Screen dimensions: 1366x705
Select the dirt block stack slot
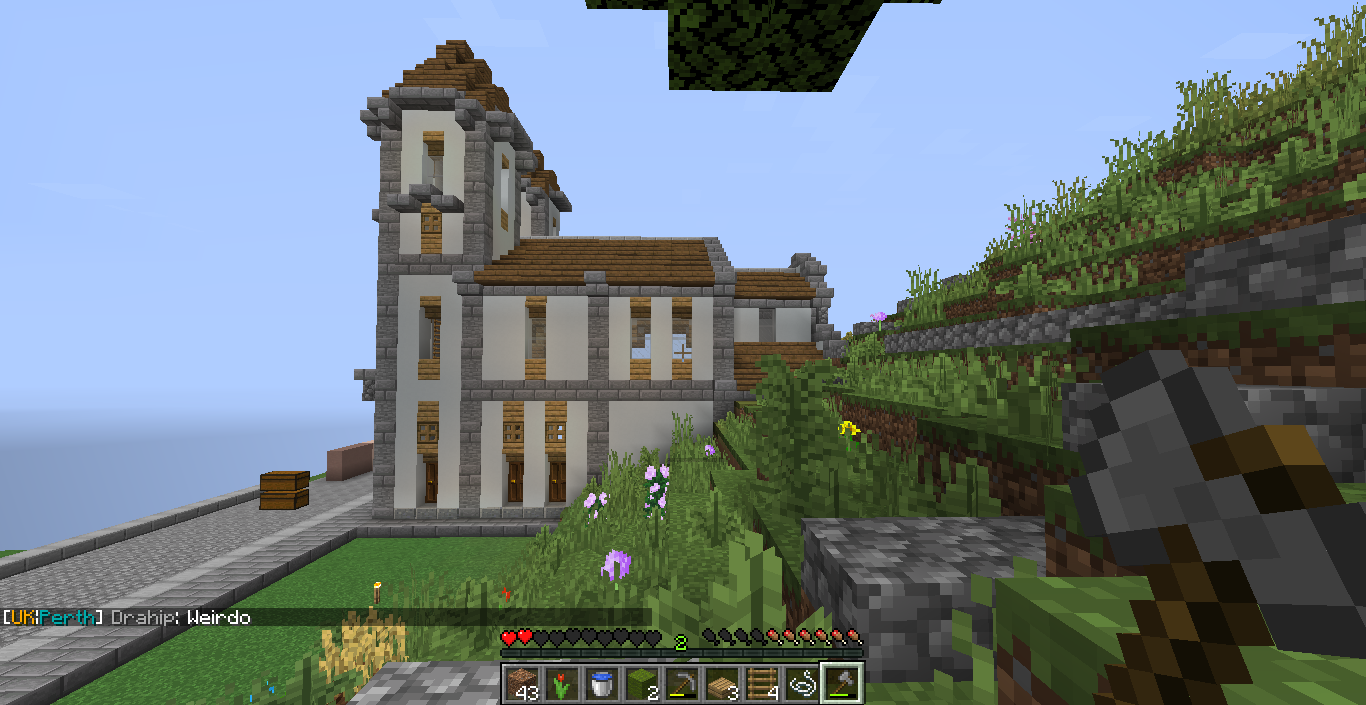tap(520, 683)
